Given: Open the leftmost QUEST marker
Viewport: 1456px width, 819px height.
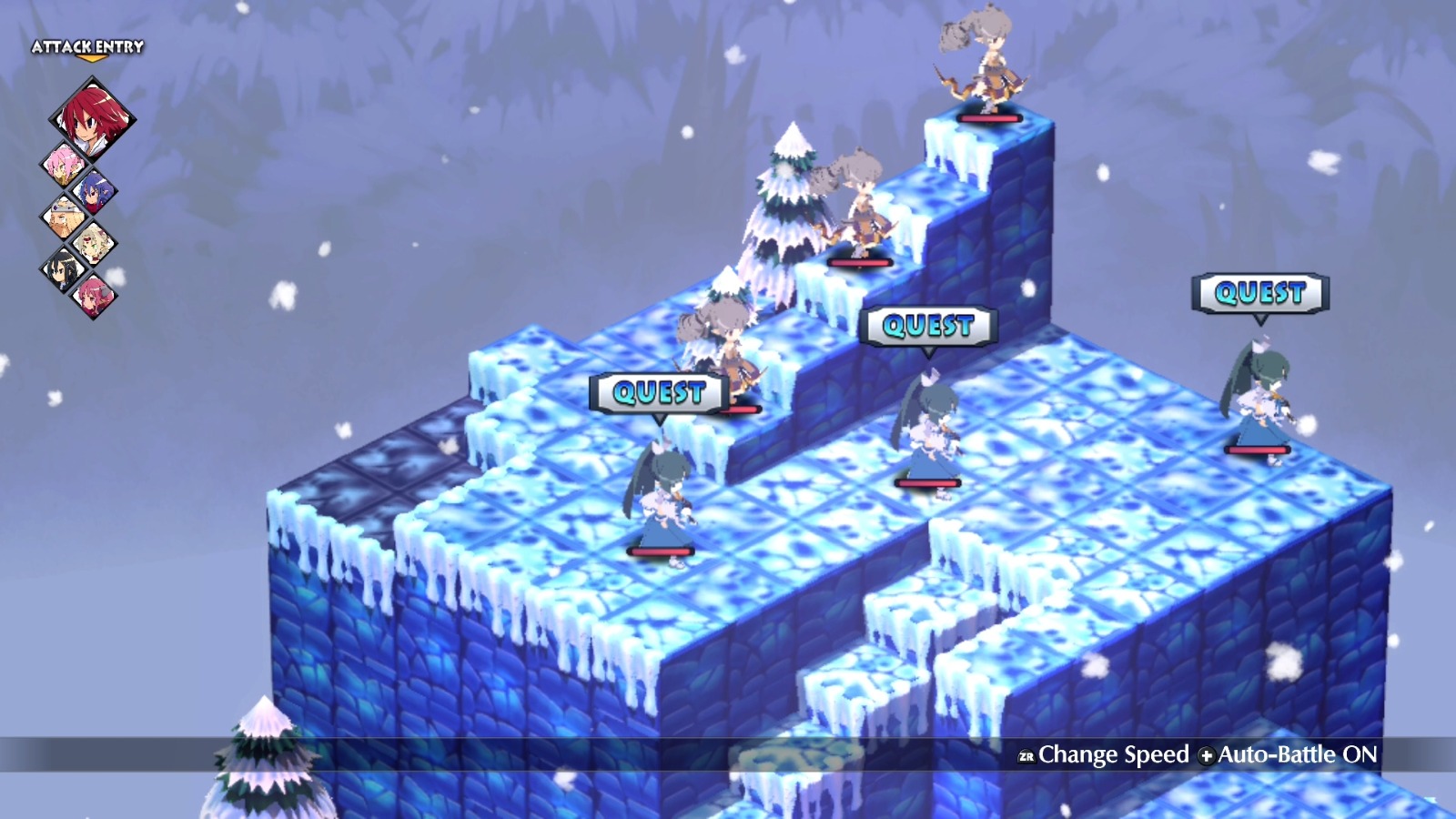Looking at the screenshot, I should tap(657, 391).
